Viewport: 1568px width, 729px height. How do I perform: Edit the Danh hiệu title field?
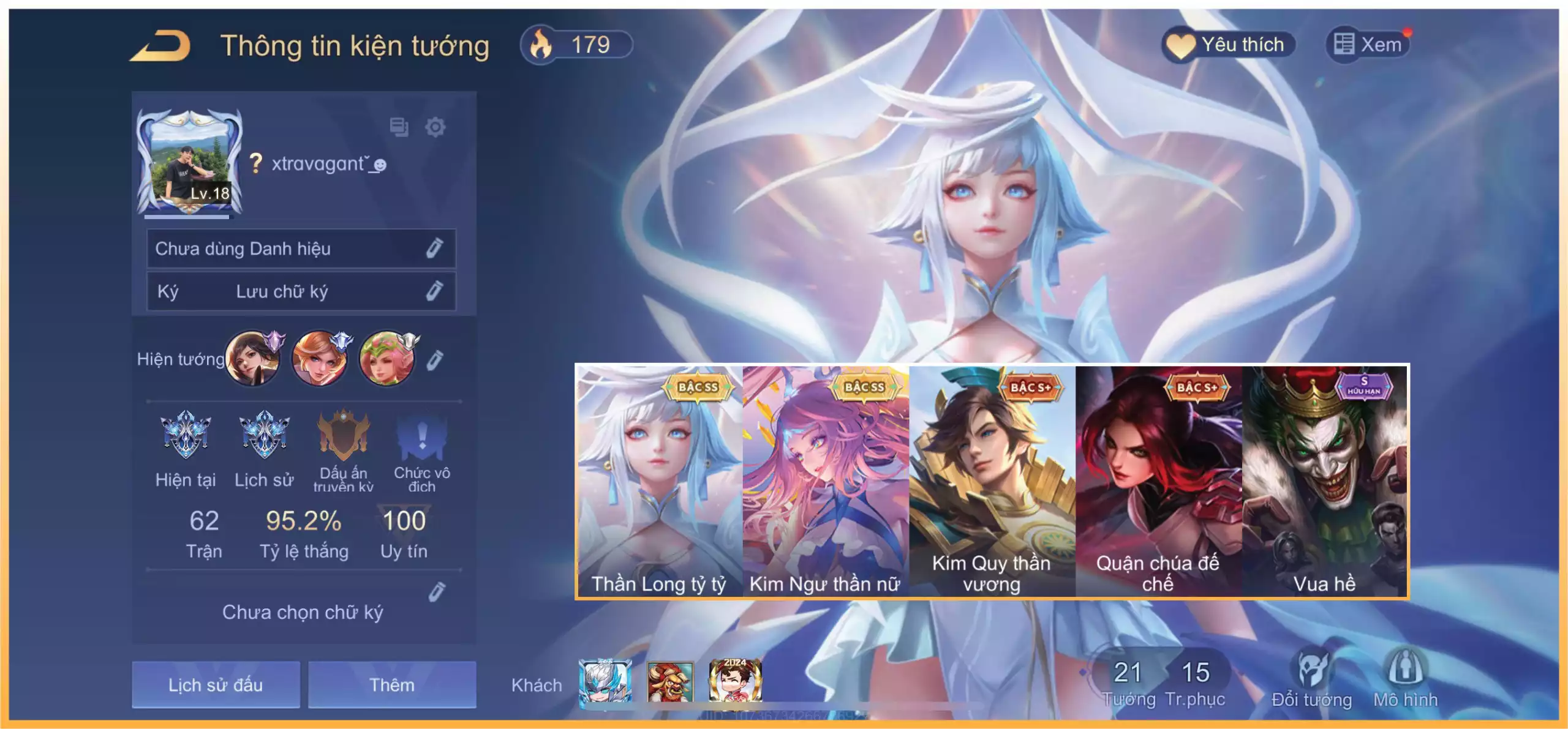[x=434, y=249]
